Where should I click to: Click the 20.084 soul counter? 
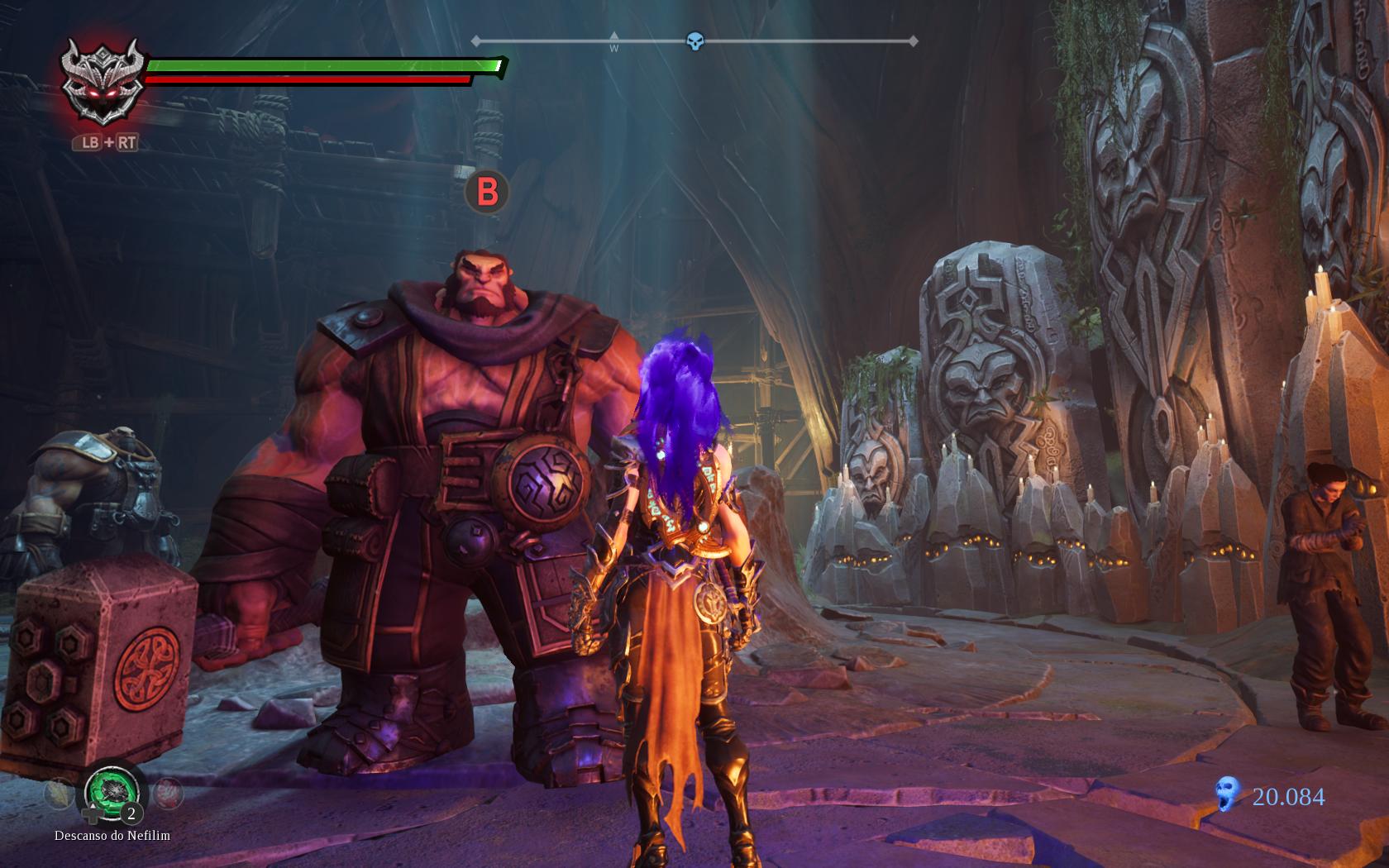tap(1287, 796)
